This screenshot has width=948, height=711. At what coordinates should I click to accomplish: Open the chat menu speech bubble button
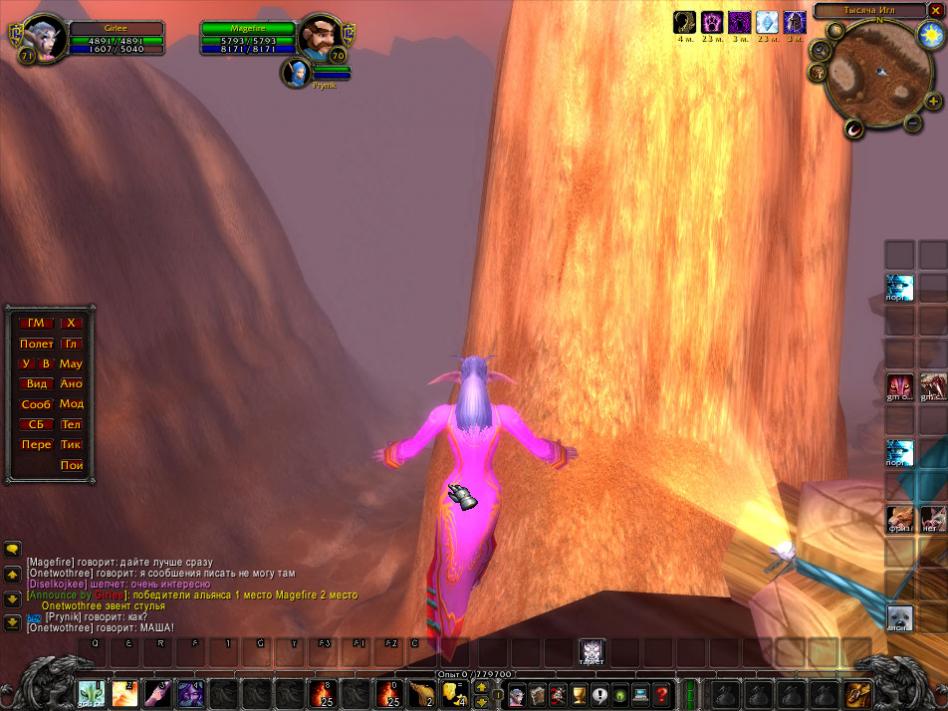13,549
